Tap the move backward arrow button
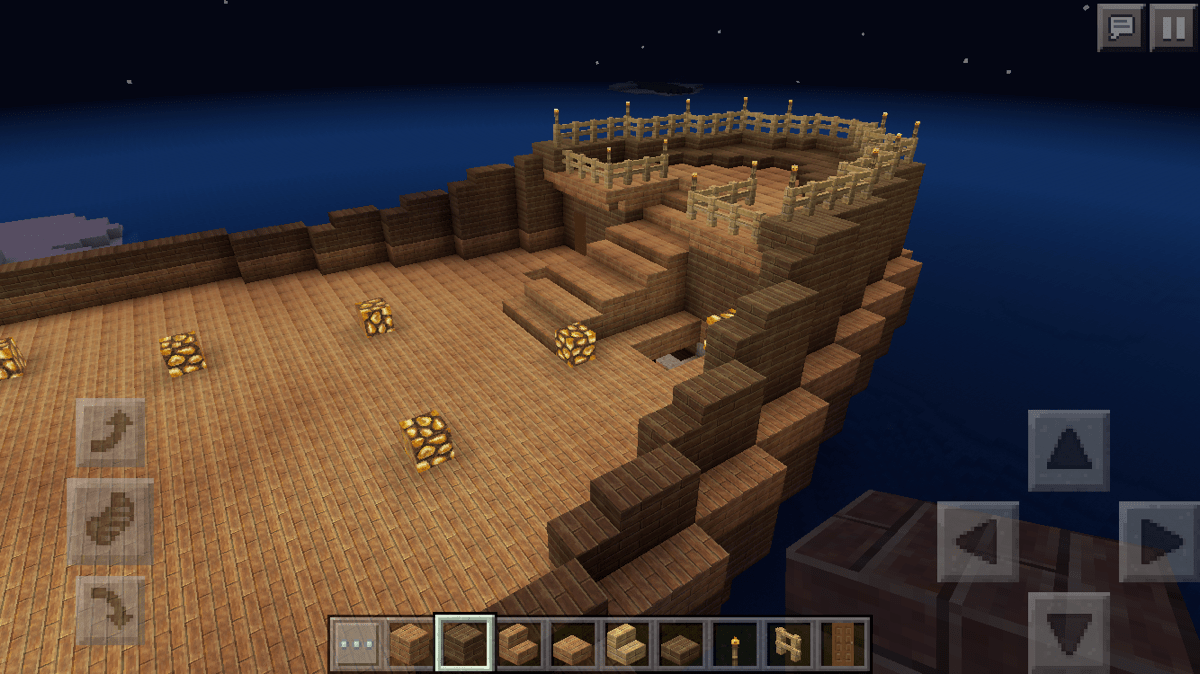The height and width of the screenshot is (674, 1200). click(x=1068, y=630)
